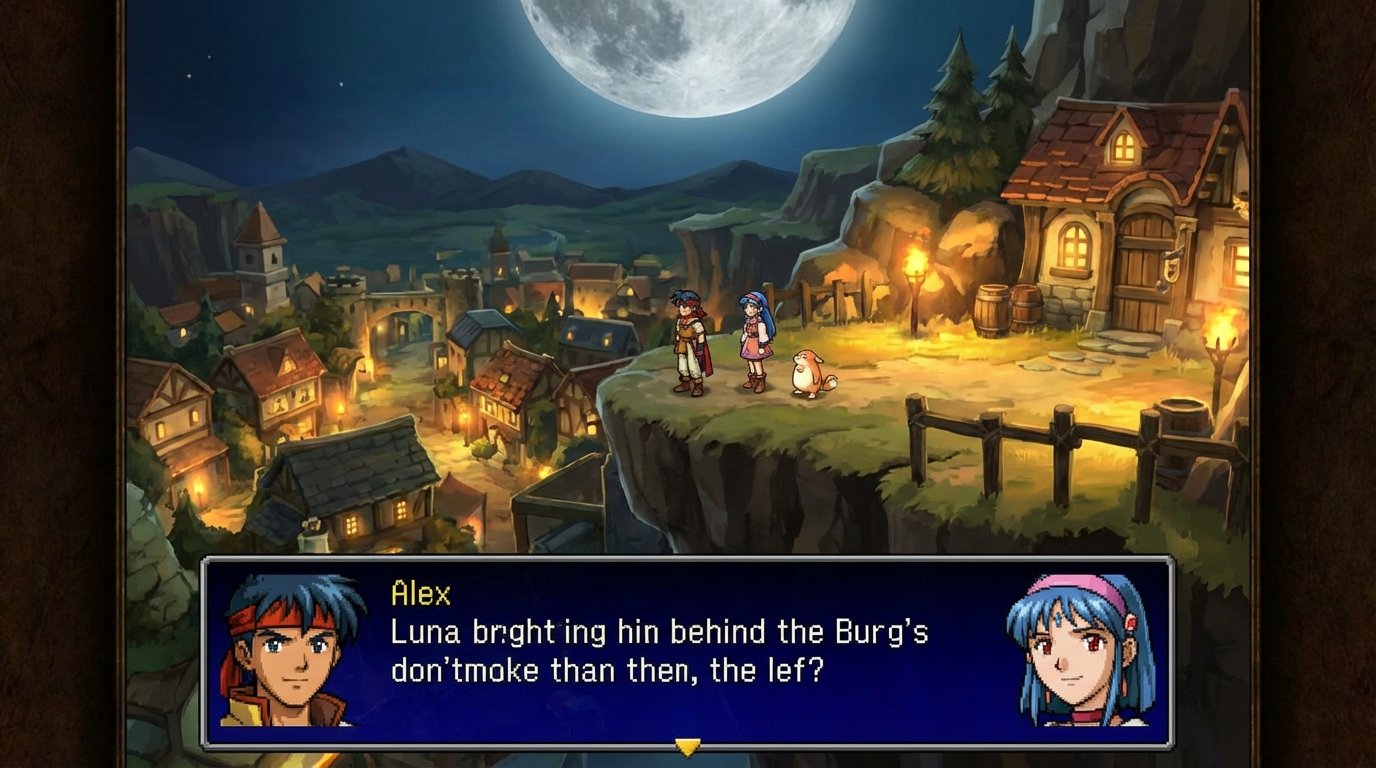Click the yellow continue arrow below the dialogue
This screenshot has width=1376, height=768.
tap(687, 745)
